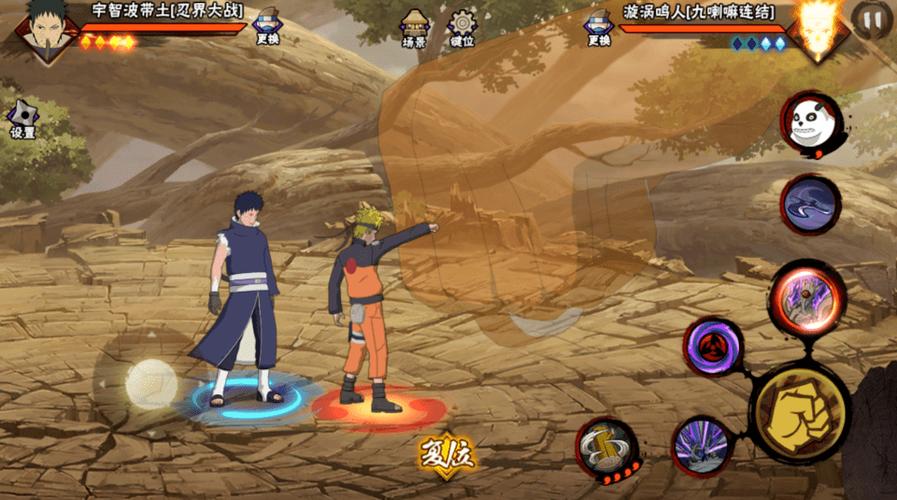
Task: Pause the match with the pause button
Action: click(873, 18)
